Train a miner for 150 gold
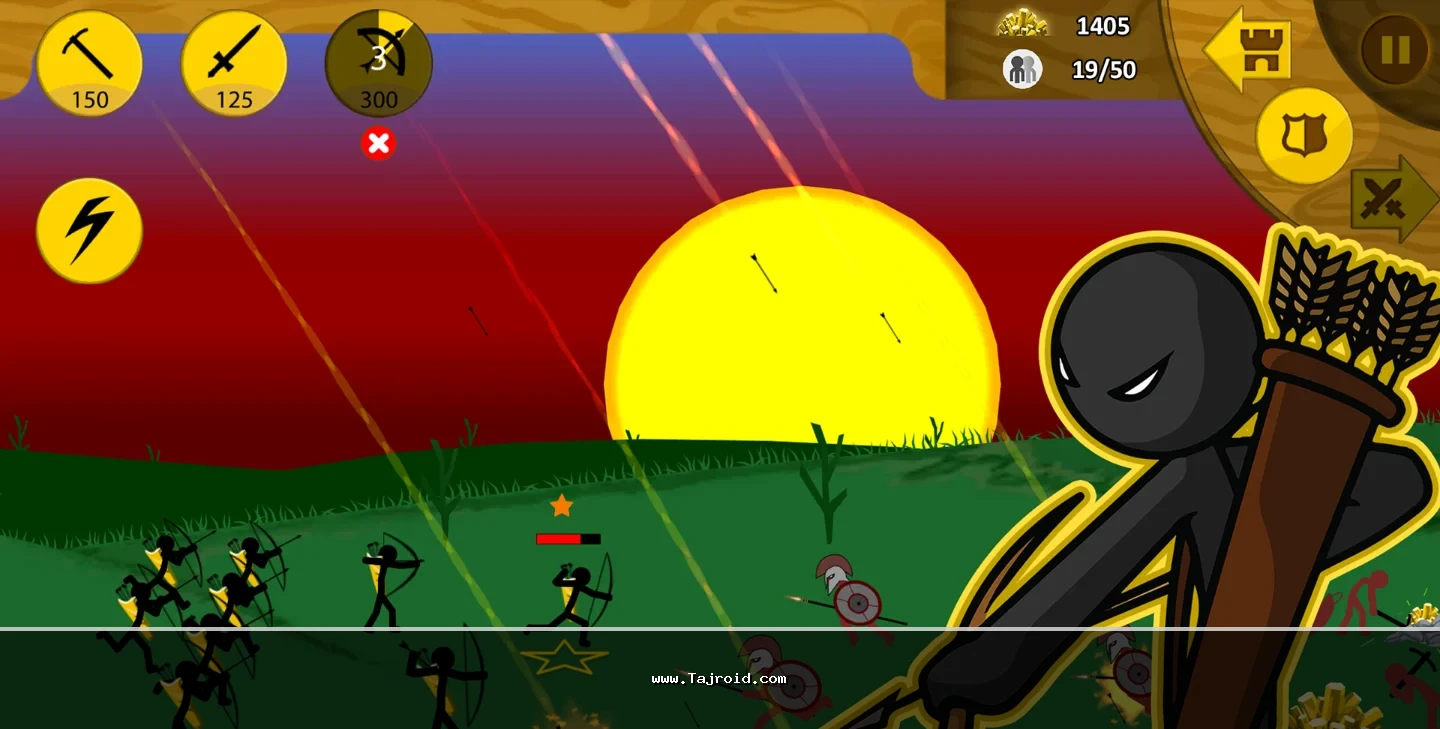The width and height of the screenshot is (1440, 729). (x=89, y=63)
